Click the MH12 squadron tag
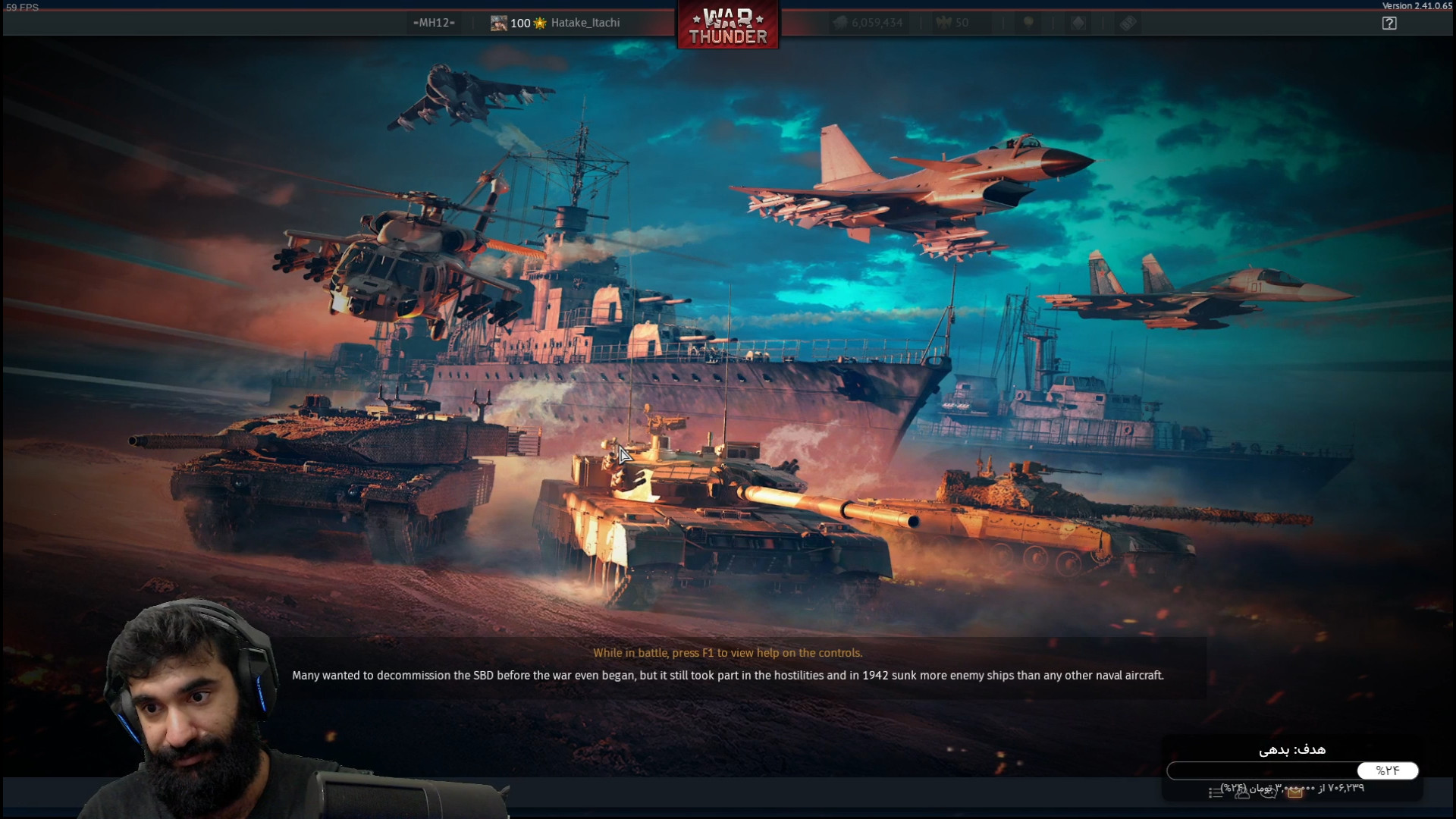The height and width of the screenshot is (819, 1456). click(434, 23)
